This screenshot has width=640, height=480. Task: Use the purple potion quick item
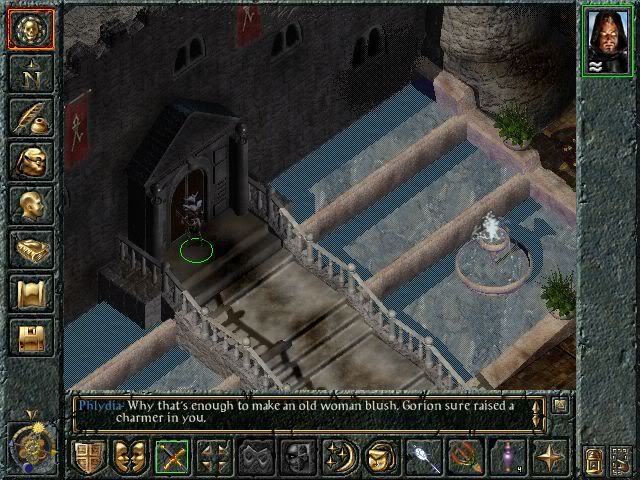(507, 457)
